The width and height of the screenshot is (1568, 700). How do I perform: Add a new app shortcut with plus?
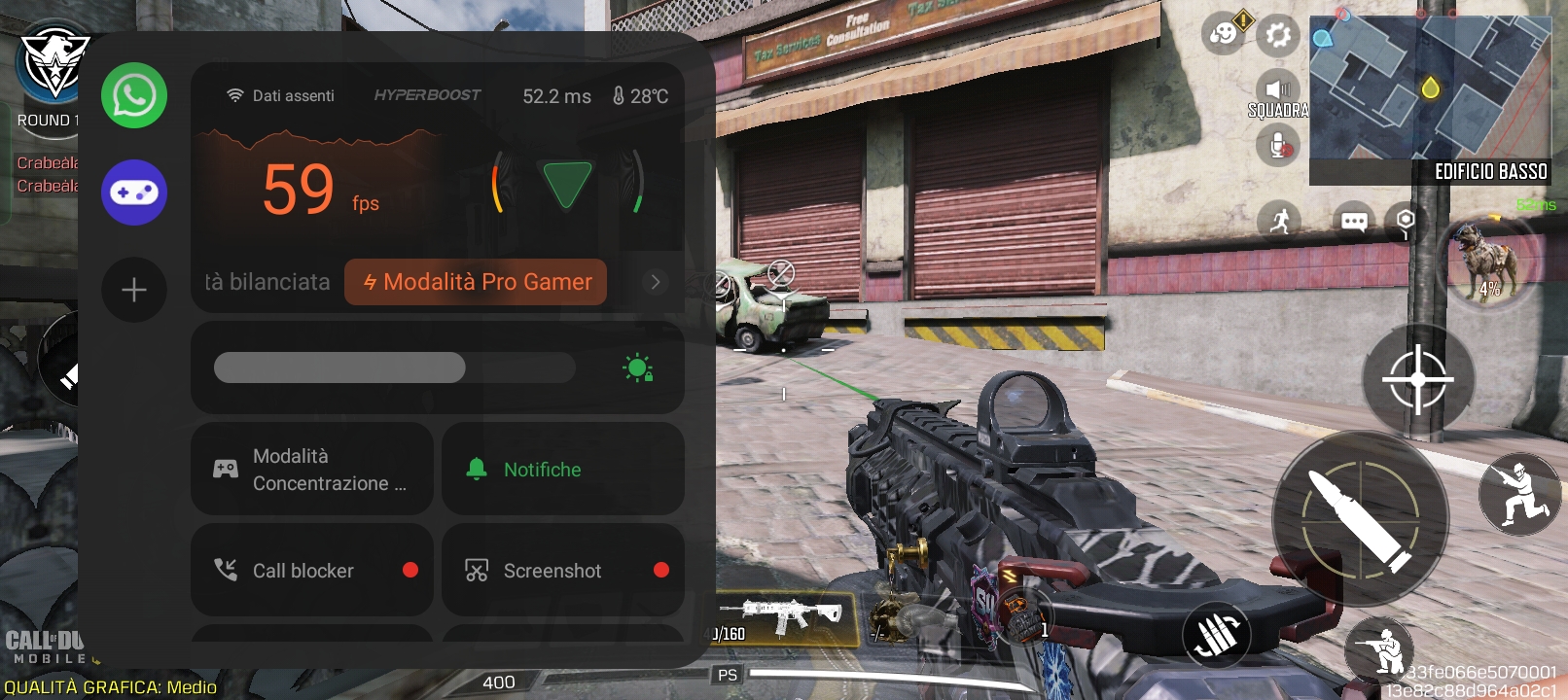coord(134,290)
